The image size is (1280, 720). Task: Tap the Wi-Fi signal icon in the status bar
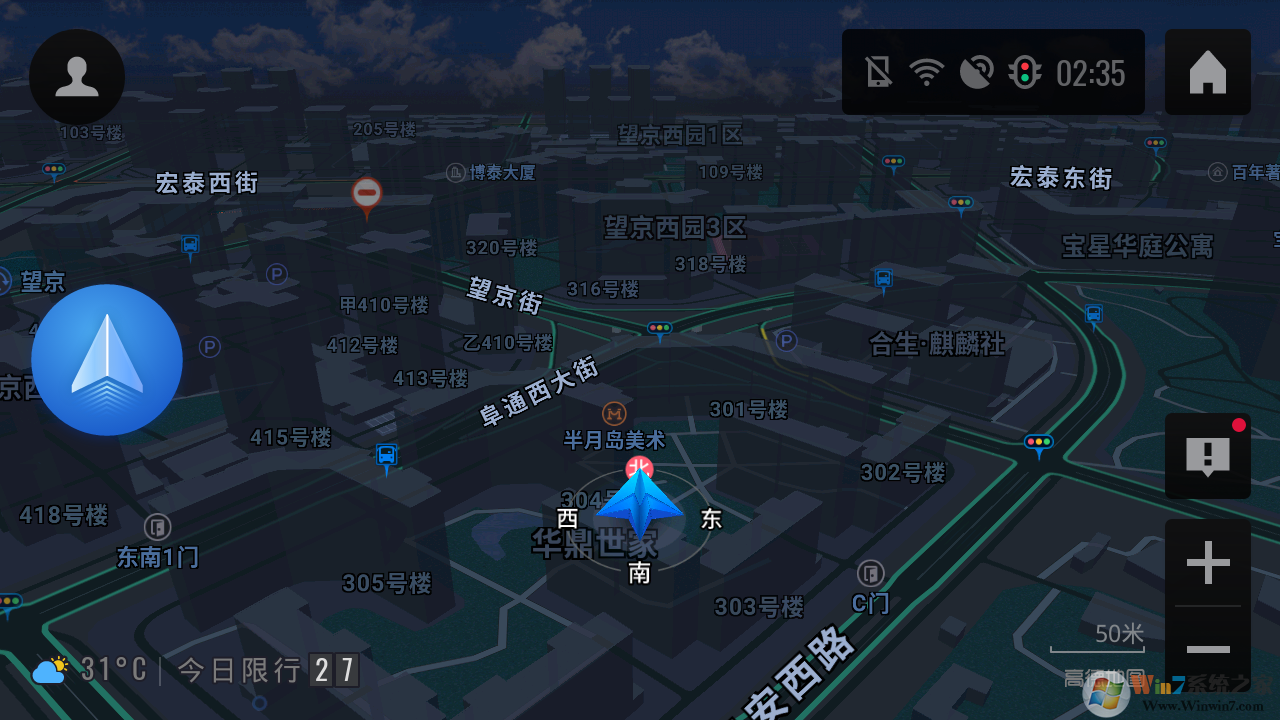point(927,71)
